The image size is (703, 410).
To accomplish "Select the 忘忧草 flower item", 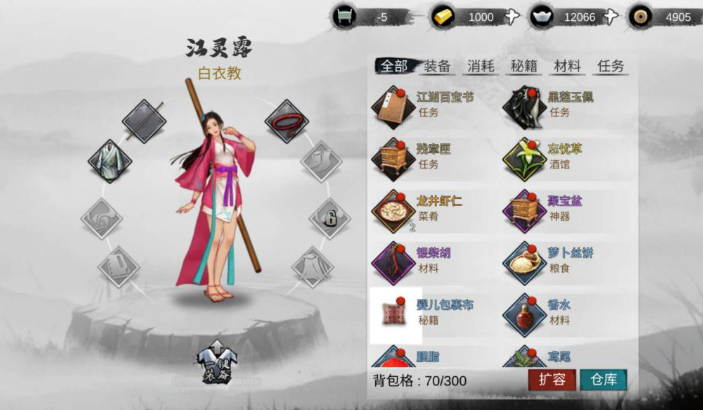I will pyautogui.click(x=525, y=157).
